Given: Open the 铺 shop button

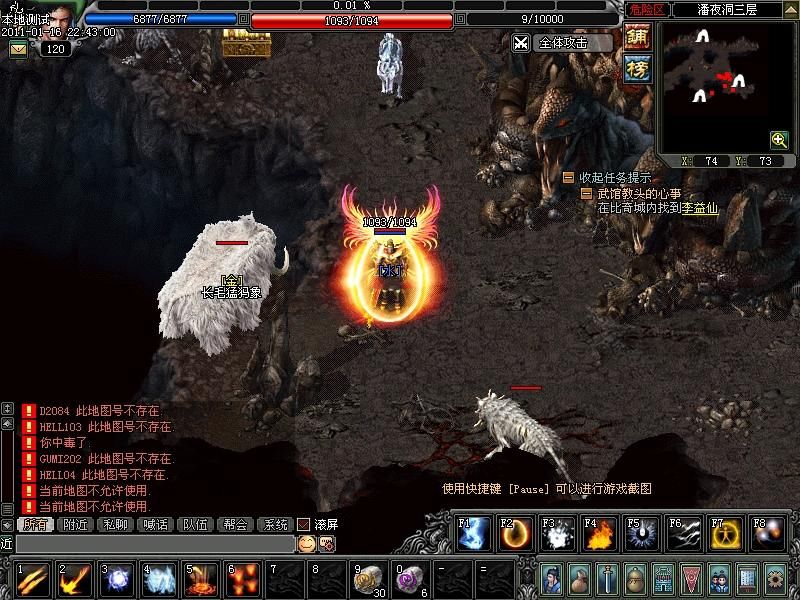Looking at the screenshot, I should click(636, 37).
